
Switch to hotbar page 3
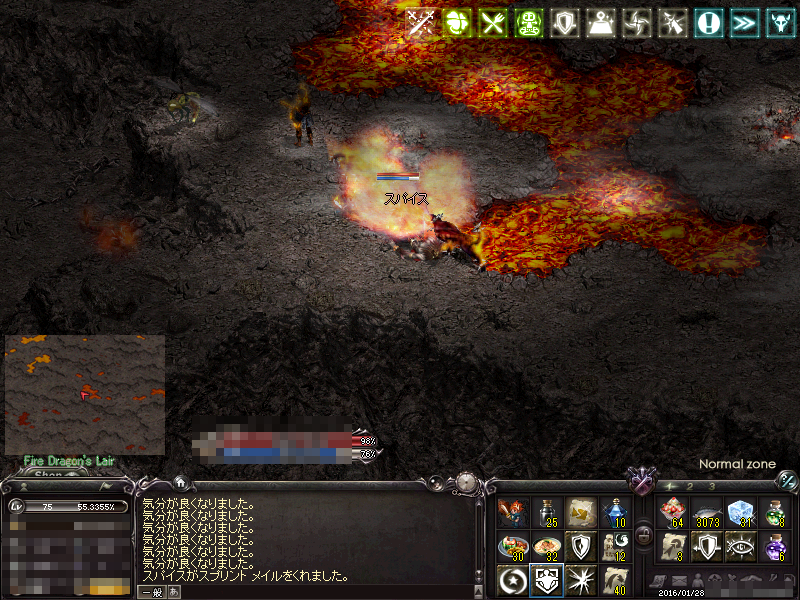click(x=711, y=486)
